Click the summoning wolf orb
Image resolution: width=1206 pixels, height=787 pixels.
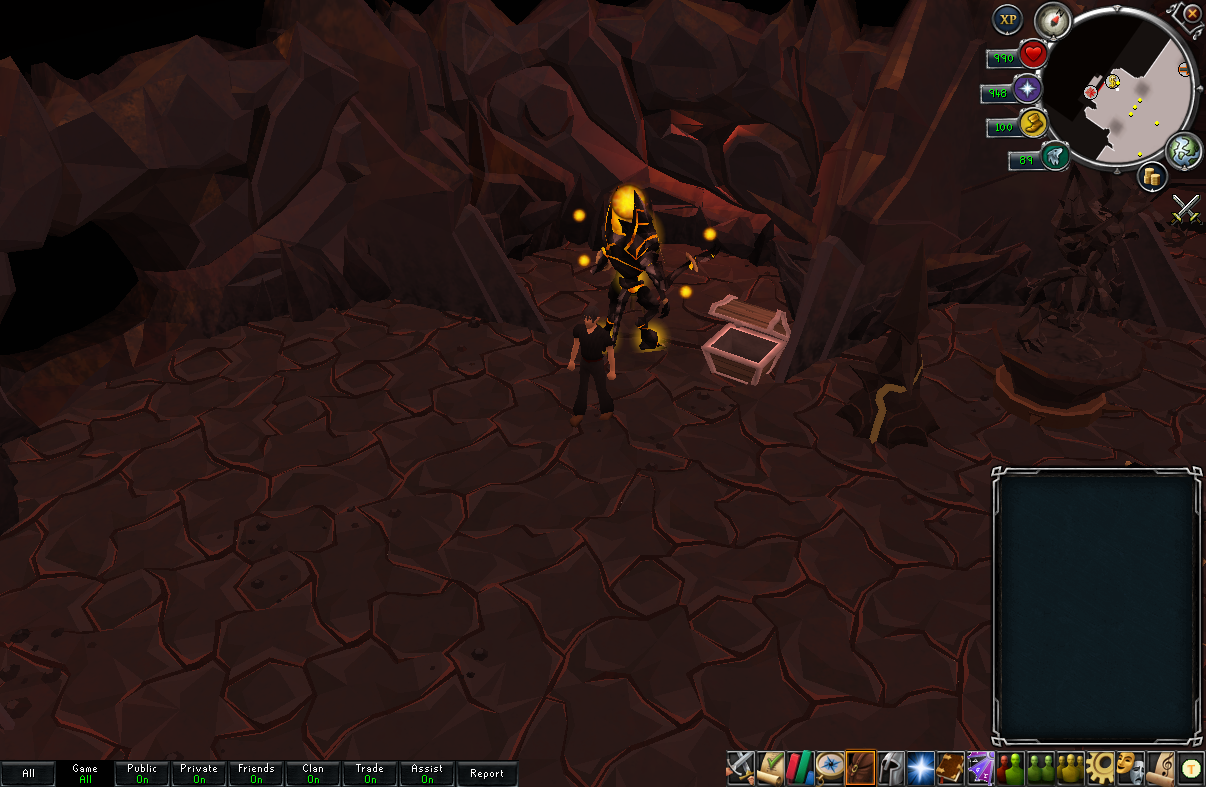(1055, 156)
